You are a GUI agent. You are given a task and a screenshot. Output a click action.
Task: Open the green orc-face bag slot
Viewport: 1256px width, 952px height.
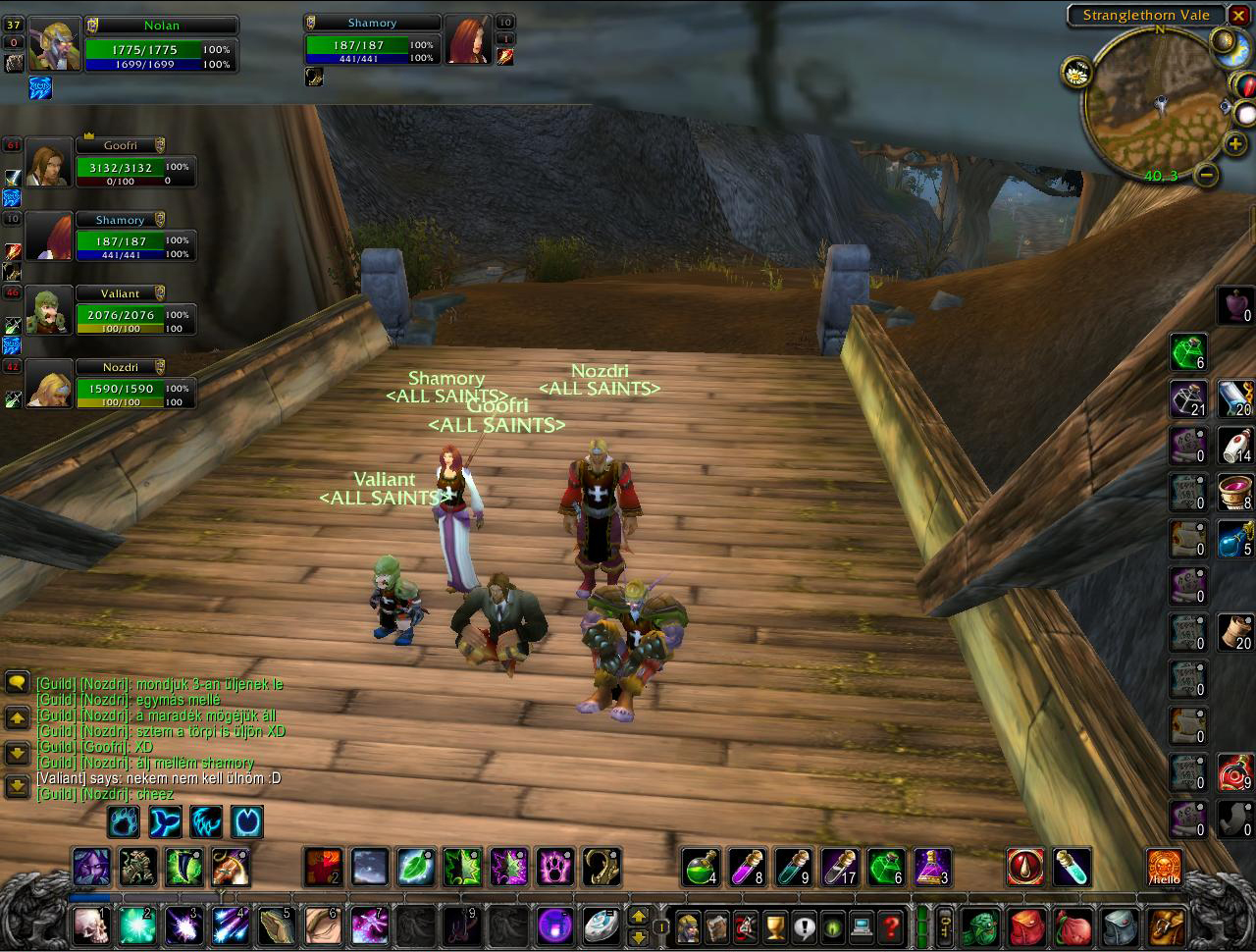(x=978, y=926)
